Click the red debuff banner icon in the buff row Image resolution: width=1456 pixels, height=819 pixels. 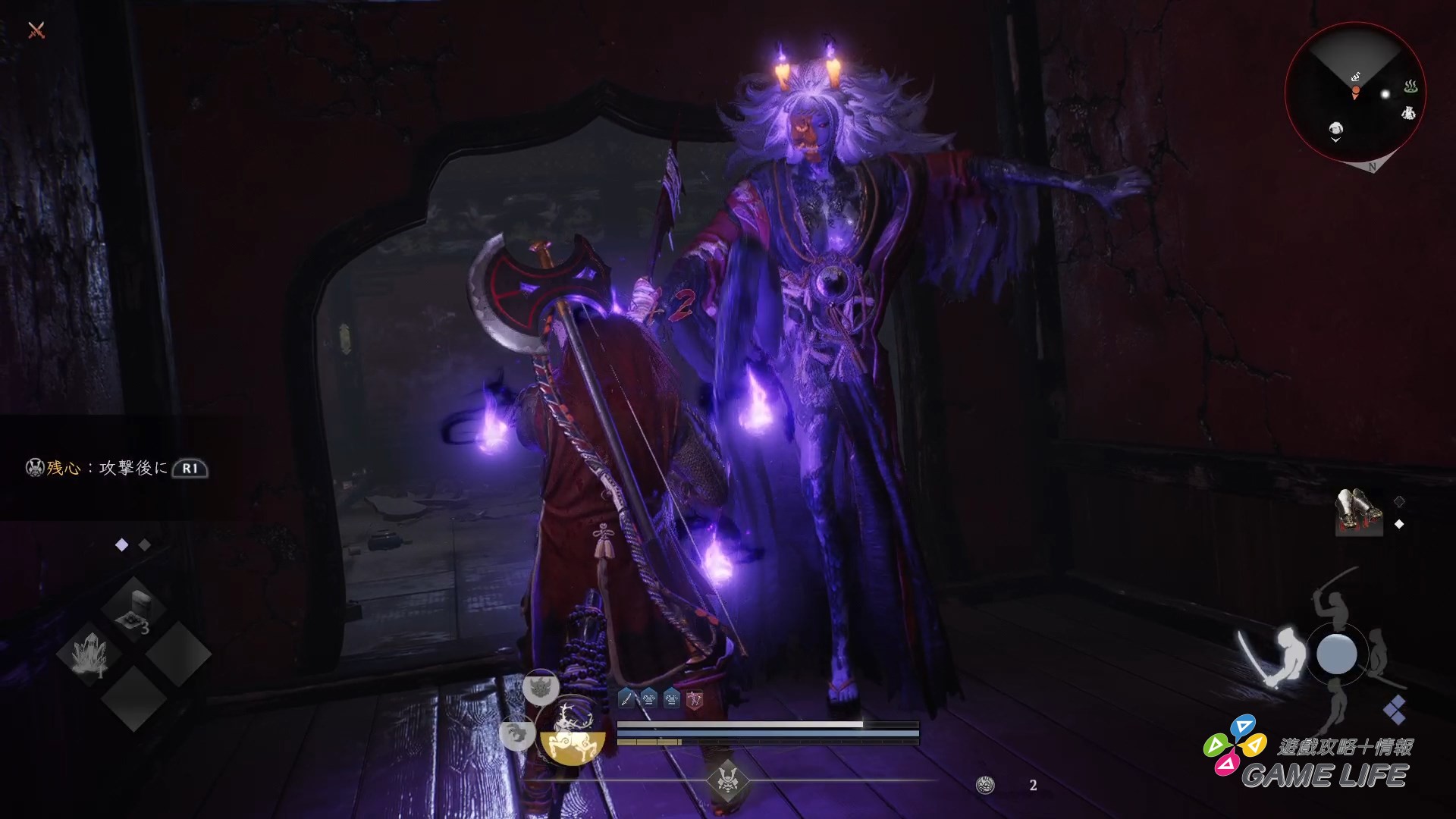click(x=695, y=698)
